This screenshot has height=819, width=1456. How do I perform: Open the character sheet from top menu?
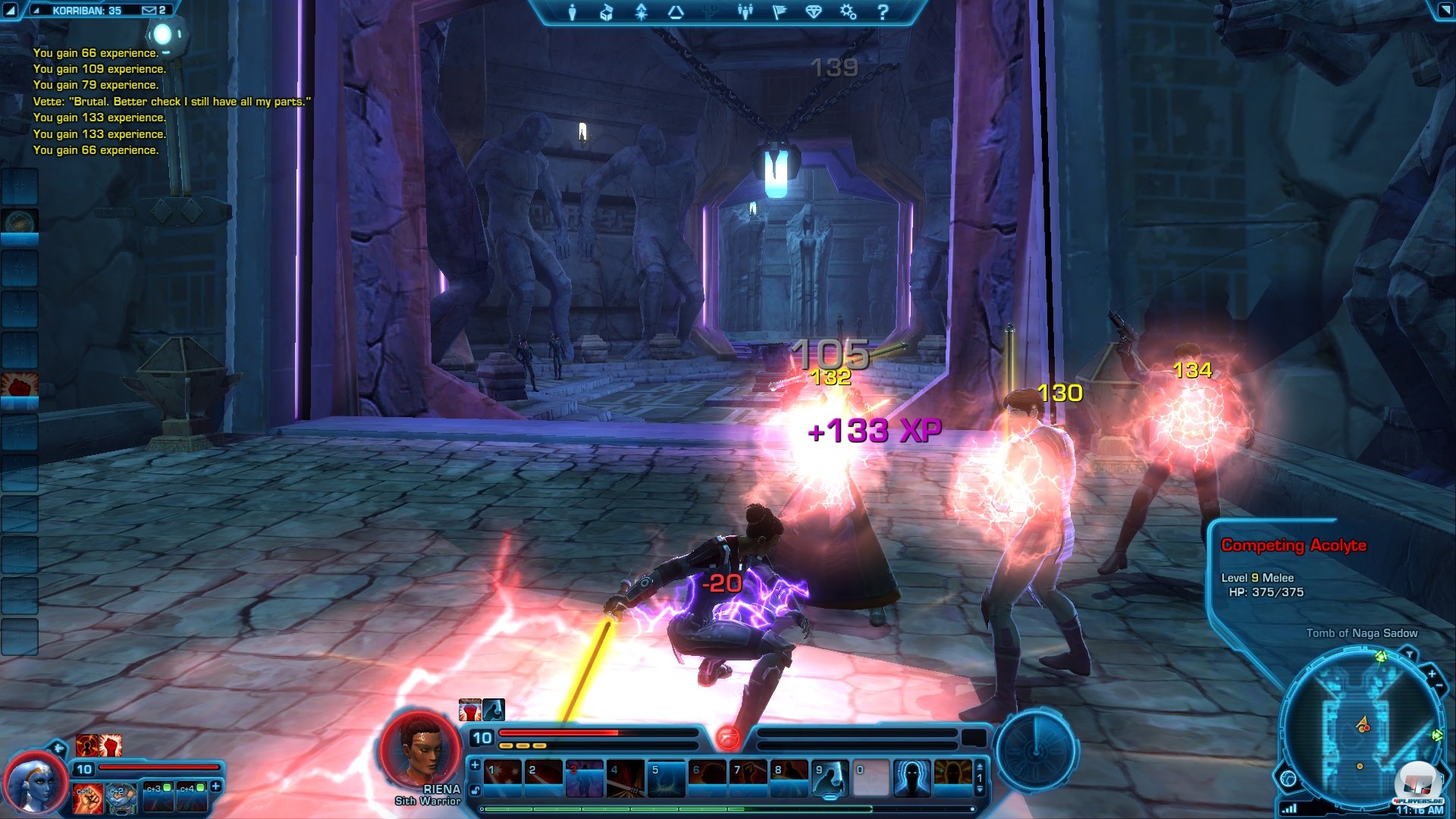coord(573,12)
